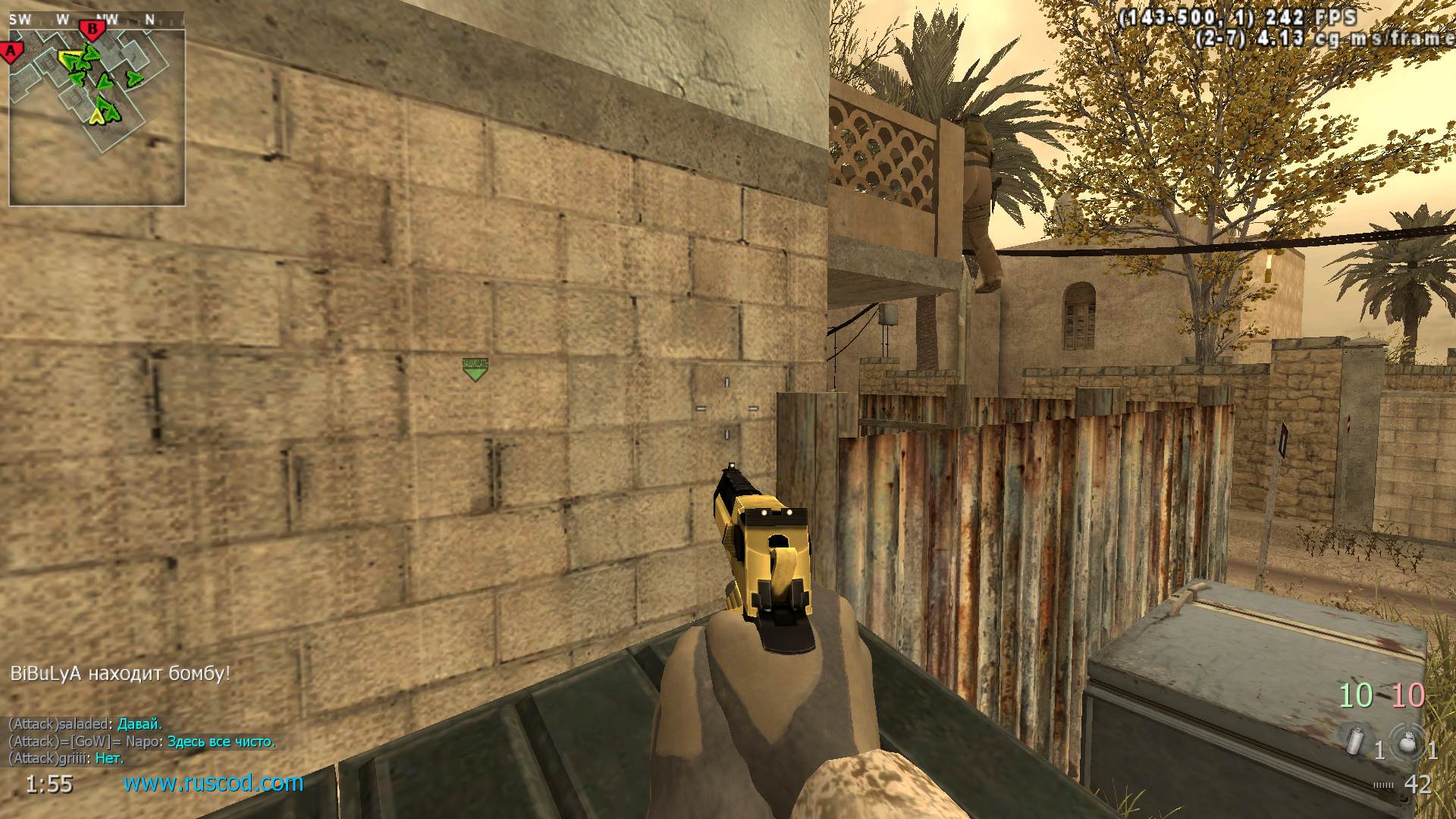Viewport: 1456px width, 819px height.
Task: Select bomb site B marker on minimap
Action: [93, 30]
